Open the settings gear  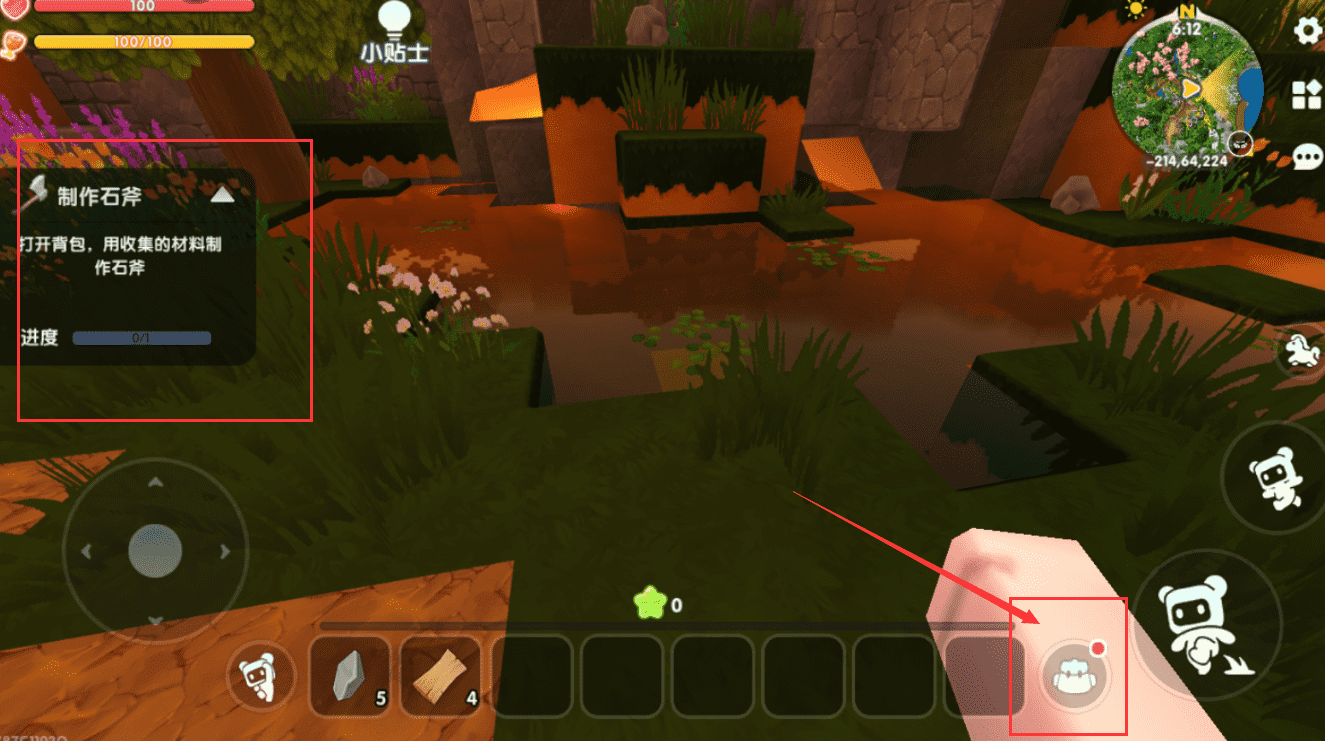pos(1308,31)
